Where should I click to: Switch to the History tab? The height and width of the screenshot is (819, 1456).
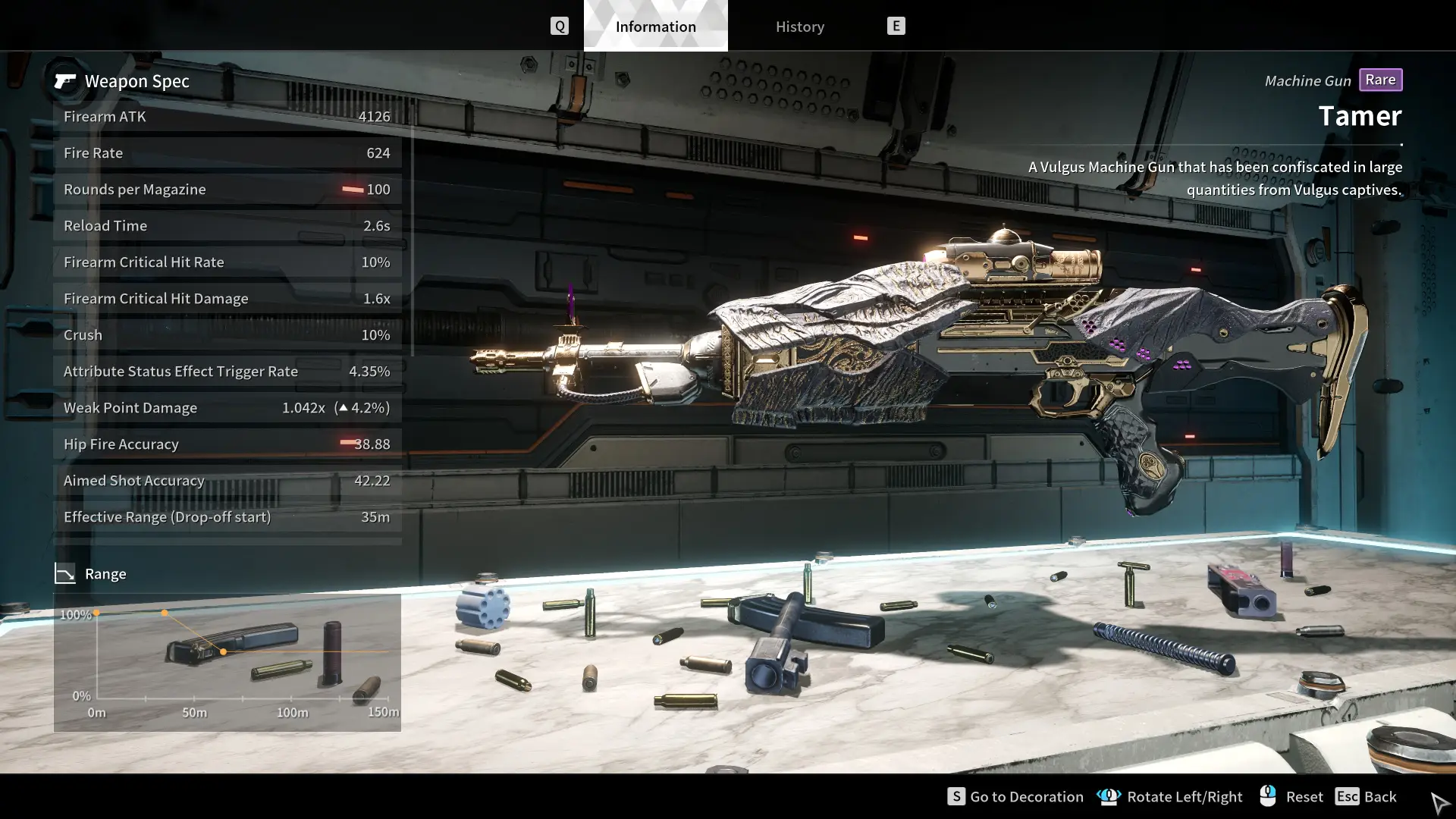click(x=799, y=26)
